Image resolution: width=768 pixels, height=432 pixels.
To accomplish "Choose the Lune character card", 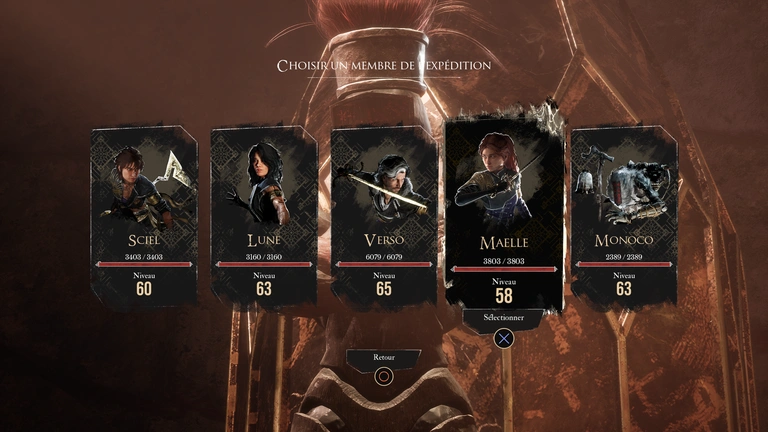I will tap(264, 214).
